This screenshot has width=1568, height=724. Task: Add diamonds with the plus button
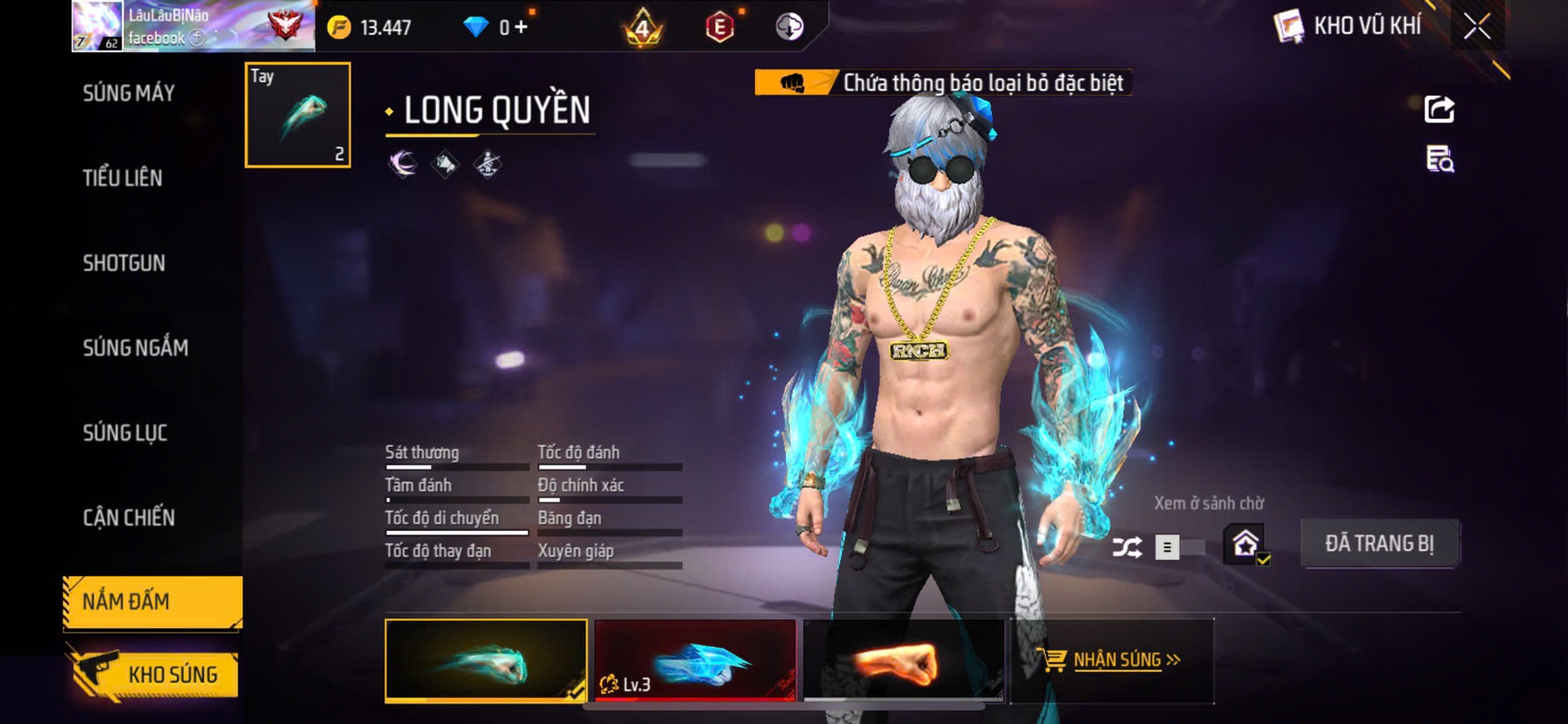pos(521,27)
